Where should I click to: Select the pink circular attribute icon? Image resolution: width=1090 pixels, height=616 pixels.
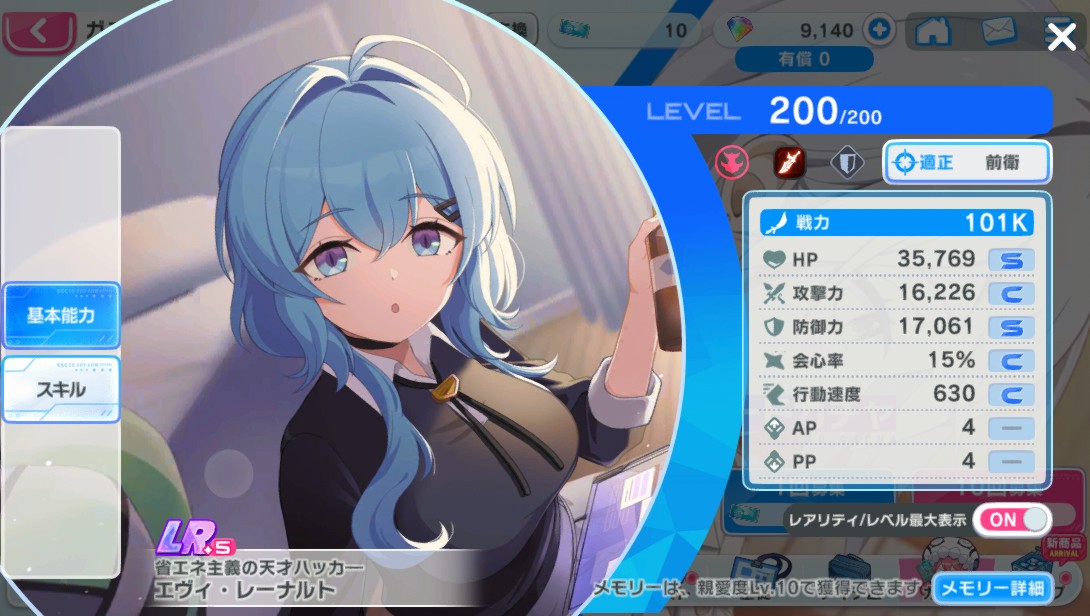click(x=731, y=162)
